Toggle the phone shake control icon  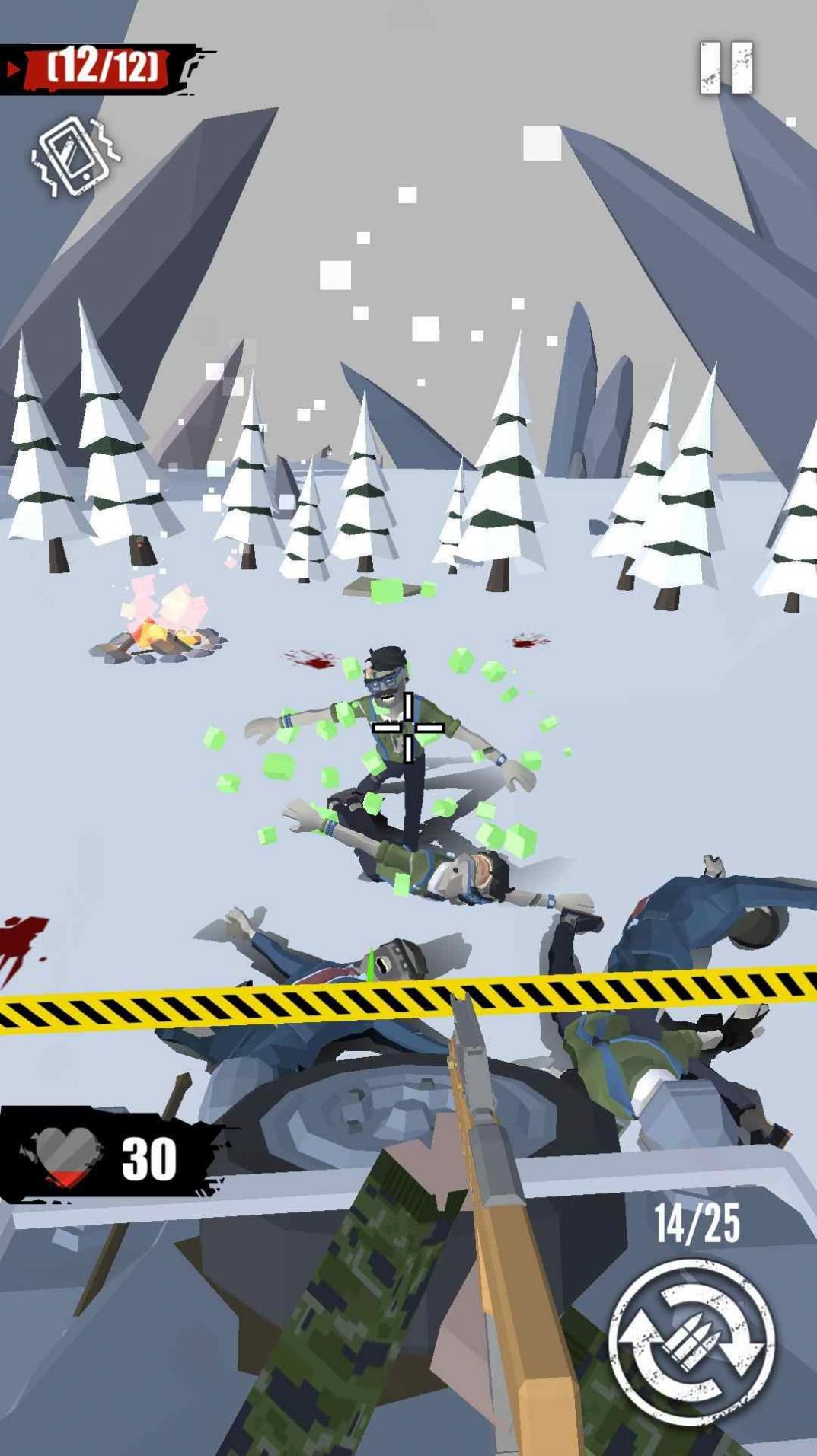click(x=75, y=156)
